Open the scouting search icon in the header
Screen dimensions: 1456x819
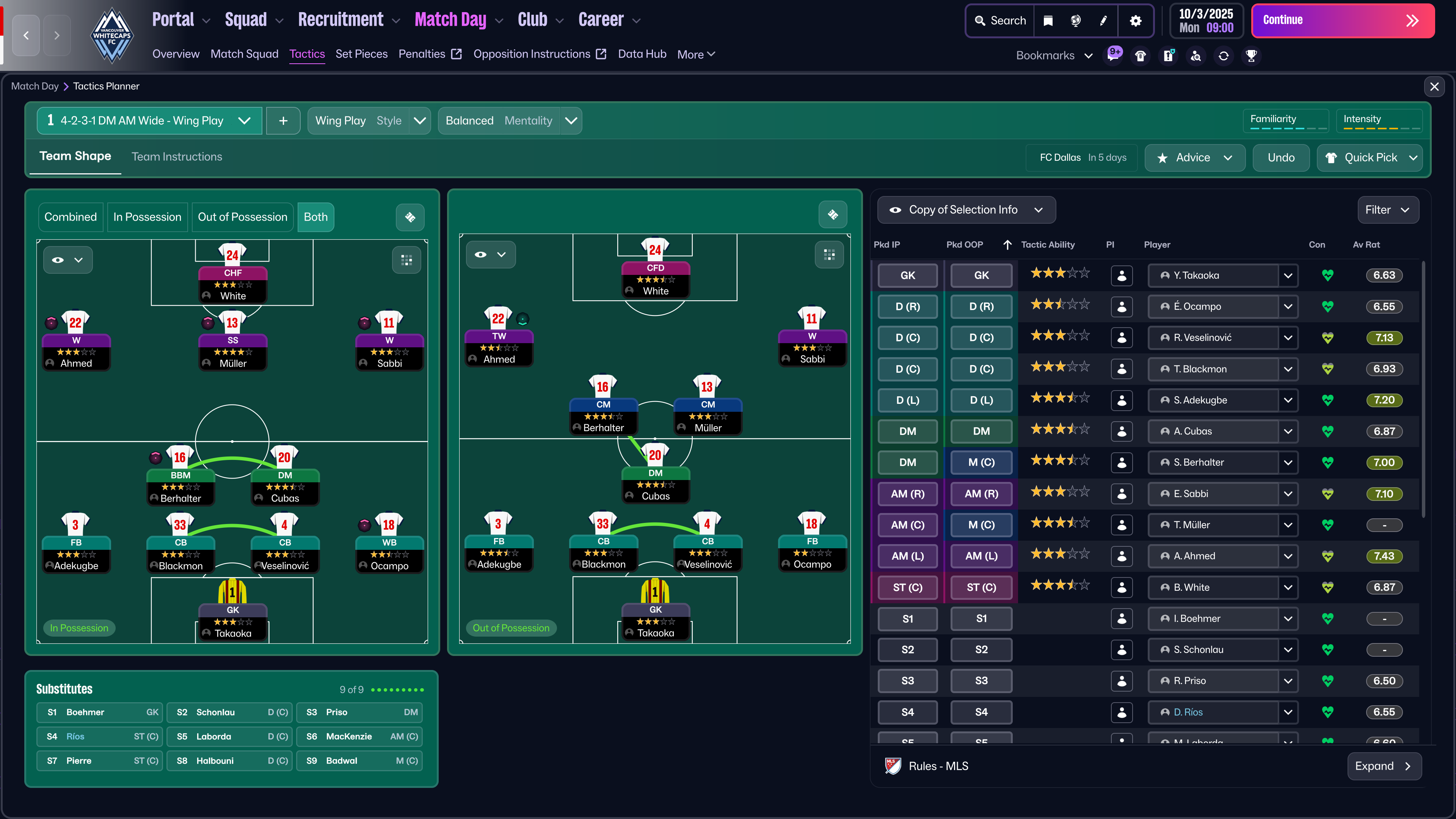click(1196, 55)
